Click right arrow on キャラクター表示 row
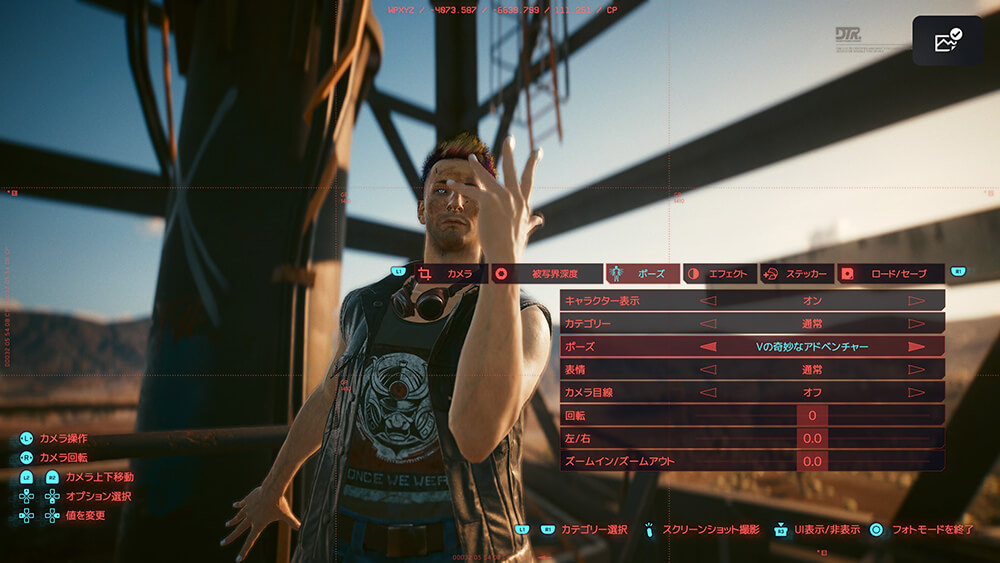The height and width of the screenshot is (563, 1000). click(x=916, y=300)
